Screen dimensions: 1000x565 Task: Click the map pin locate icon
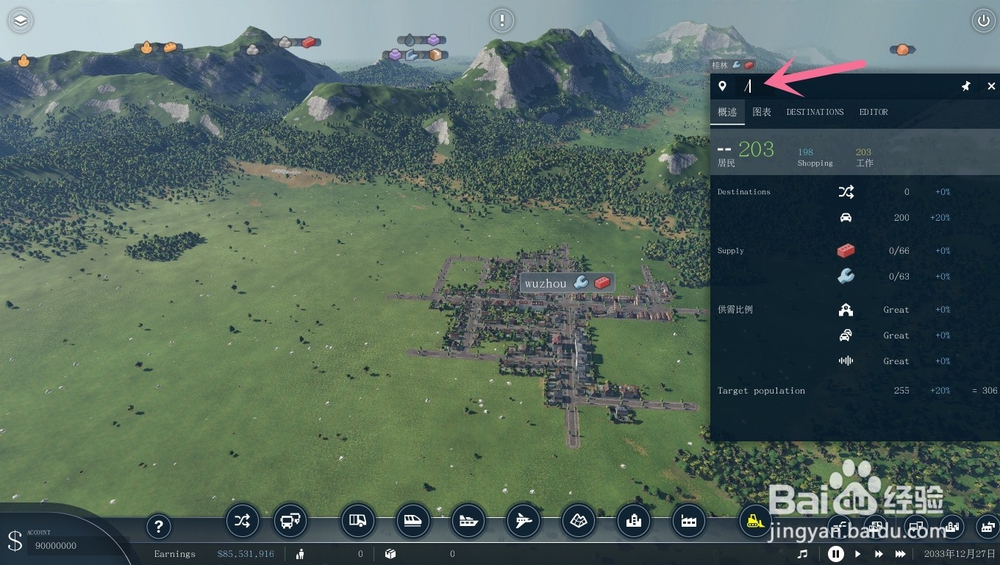(722, 86)
